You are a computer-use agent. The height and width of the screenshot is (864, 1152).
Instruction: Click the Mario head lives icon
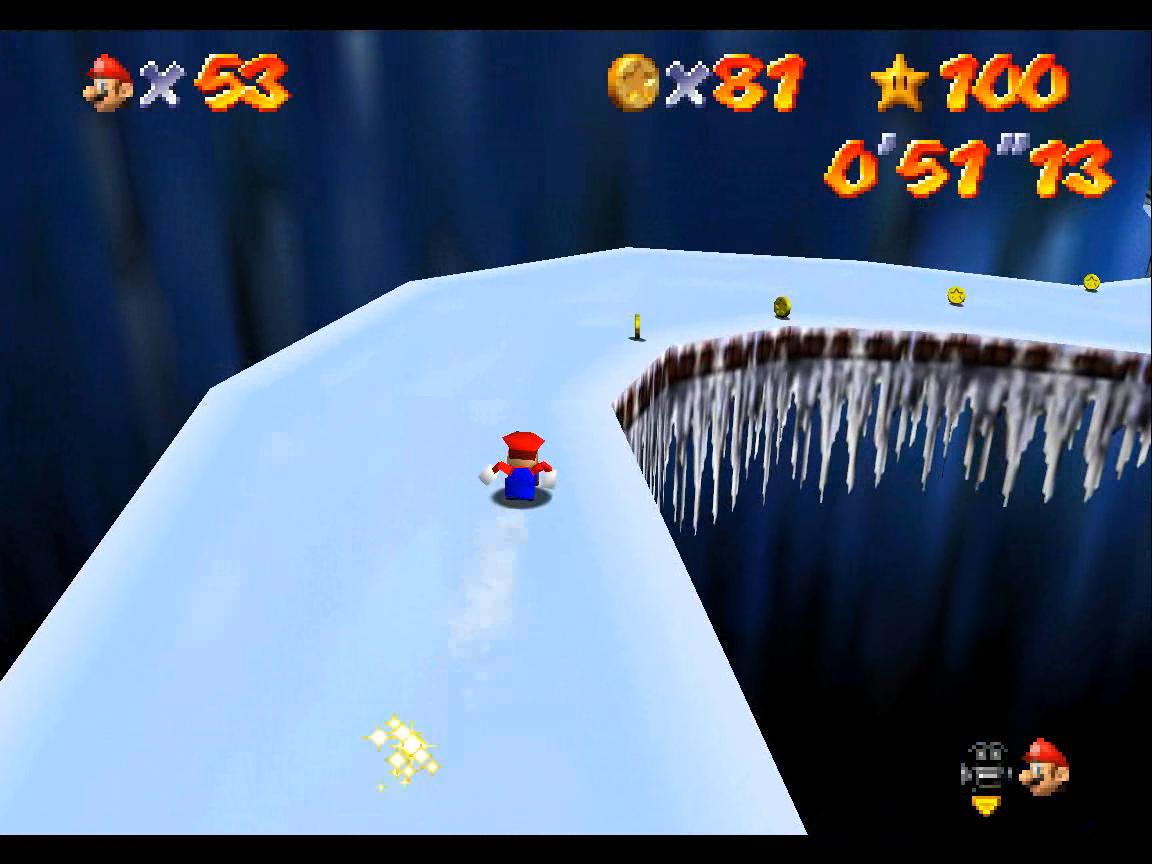[108, 82]
